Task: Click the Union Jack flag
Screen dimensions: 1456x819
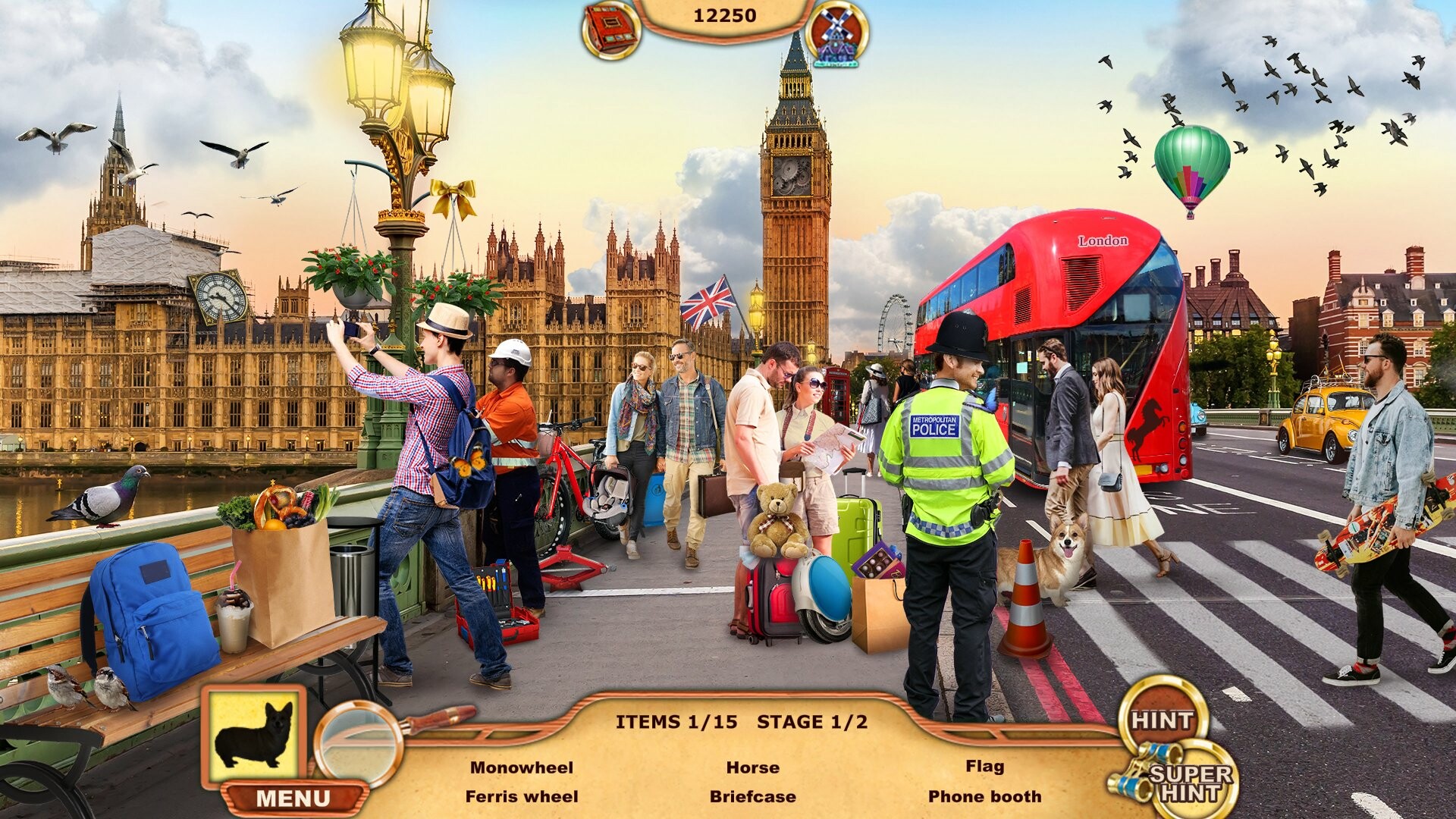Action: pyautogui.click(x=709, y=302)
